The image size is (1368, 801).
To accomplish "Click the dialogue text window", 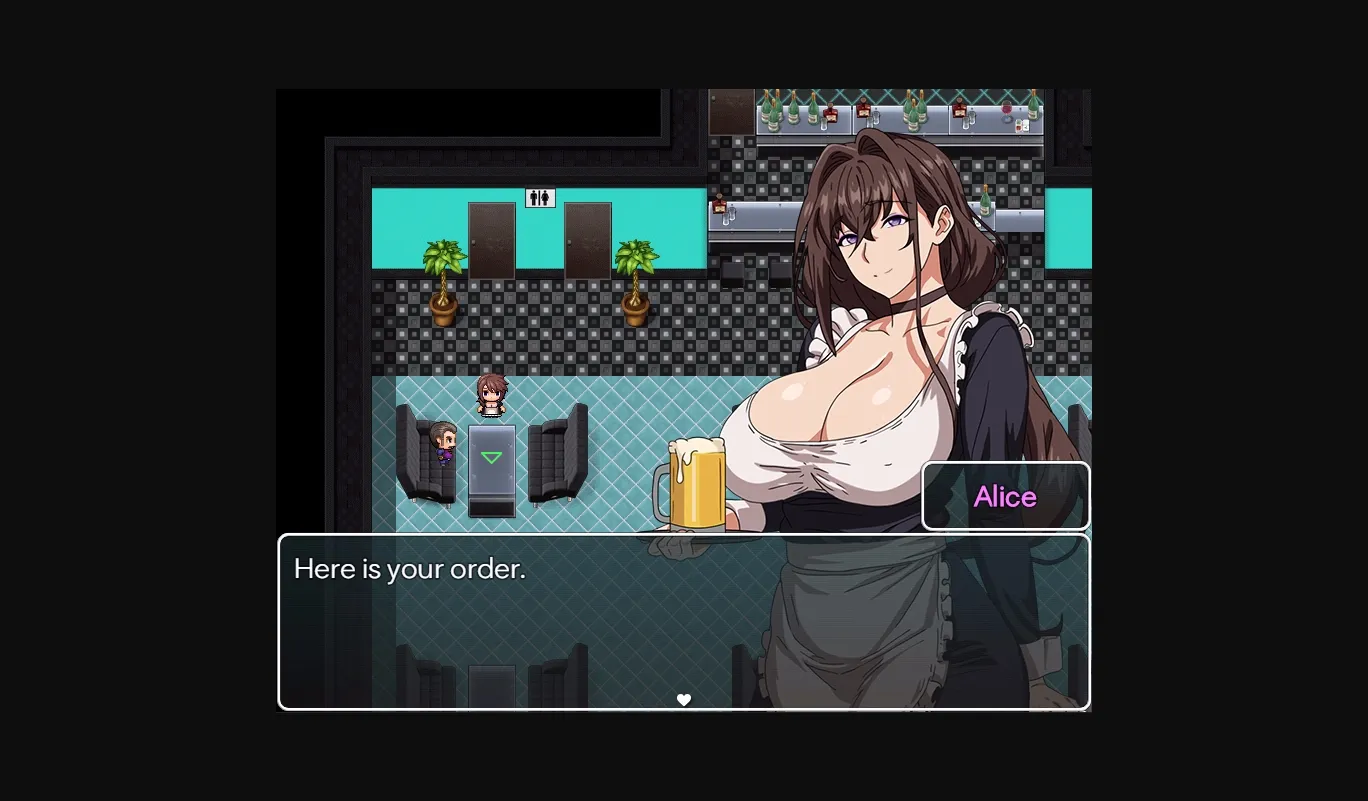I will [684, 620].
